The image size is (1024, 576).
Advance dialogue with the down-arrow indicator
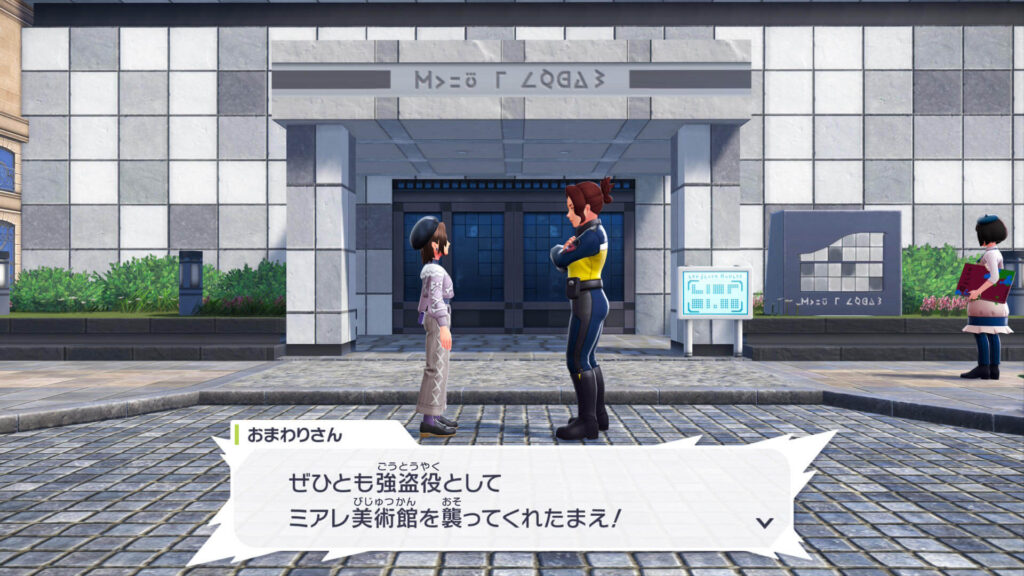coord(765,522)
